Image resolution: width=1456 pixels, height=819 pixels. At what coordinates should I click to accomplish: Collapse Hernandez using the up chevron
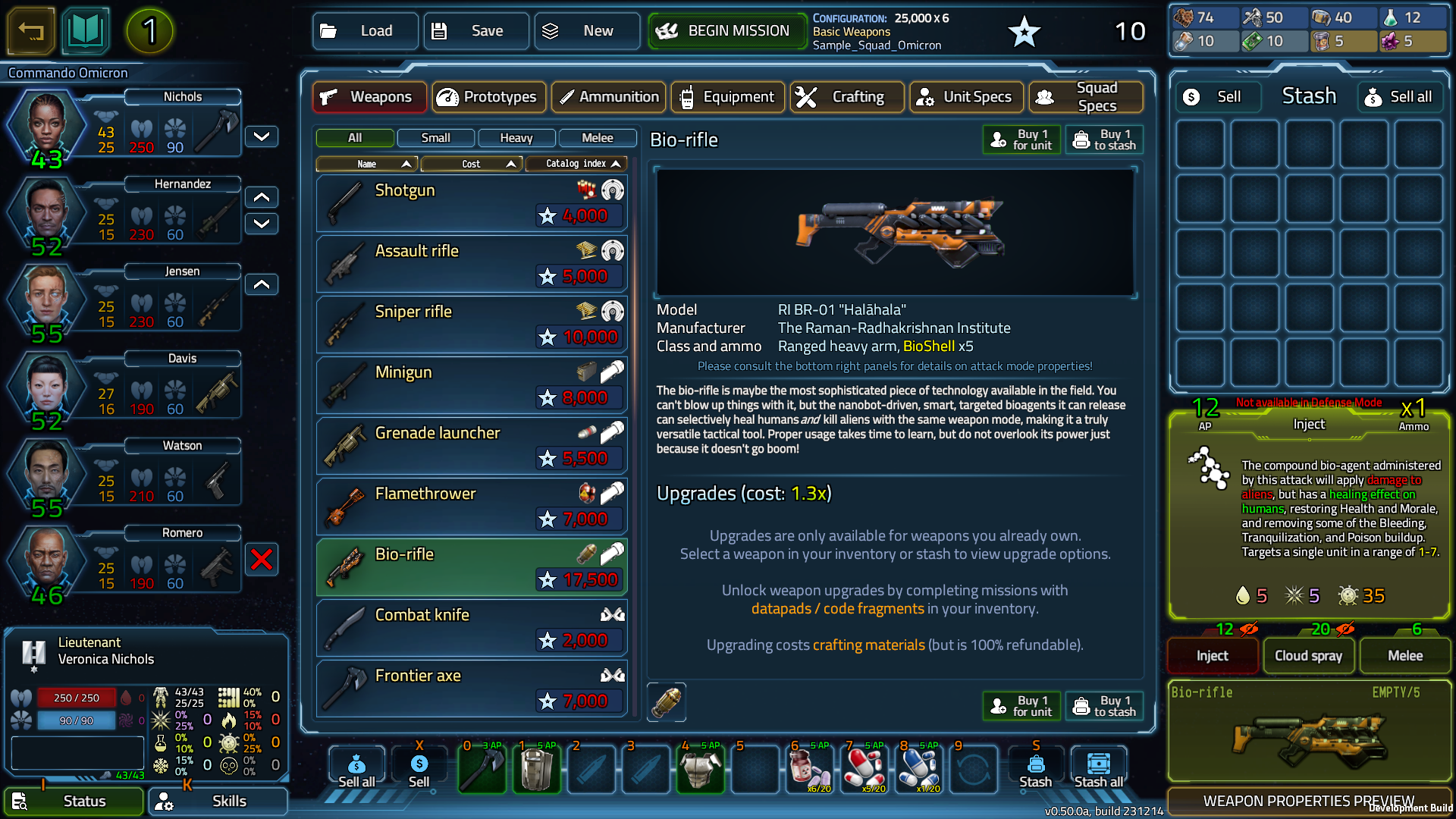coord(261,197)
